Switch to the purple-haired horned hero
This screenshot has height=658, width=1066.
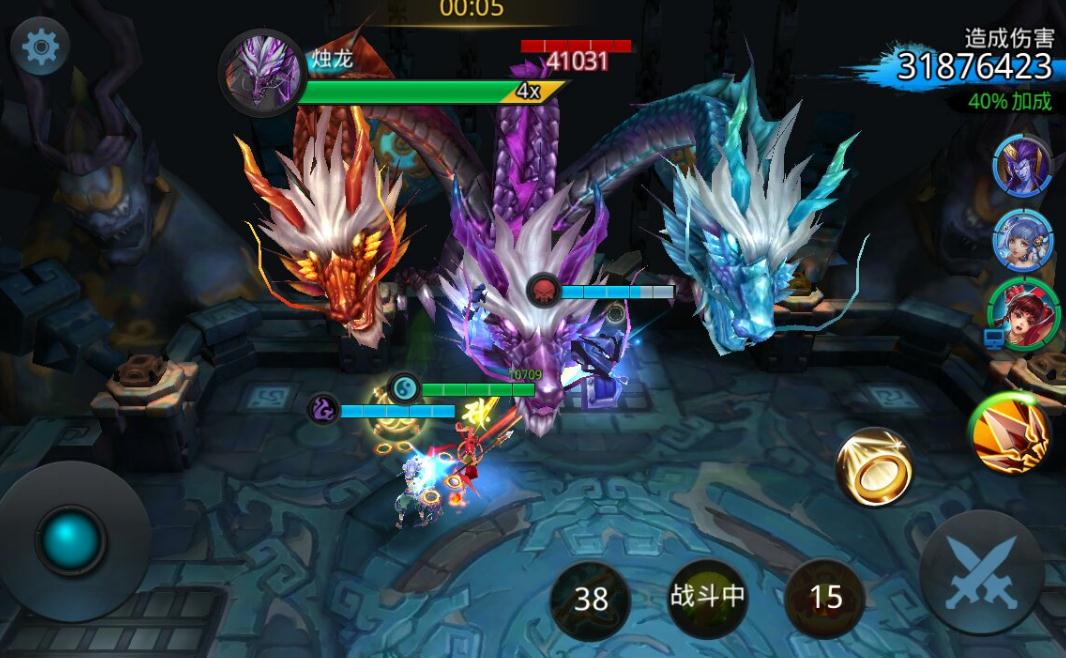pyautogui.click(x=1022, y=165)
